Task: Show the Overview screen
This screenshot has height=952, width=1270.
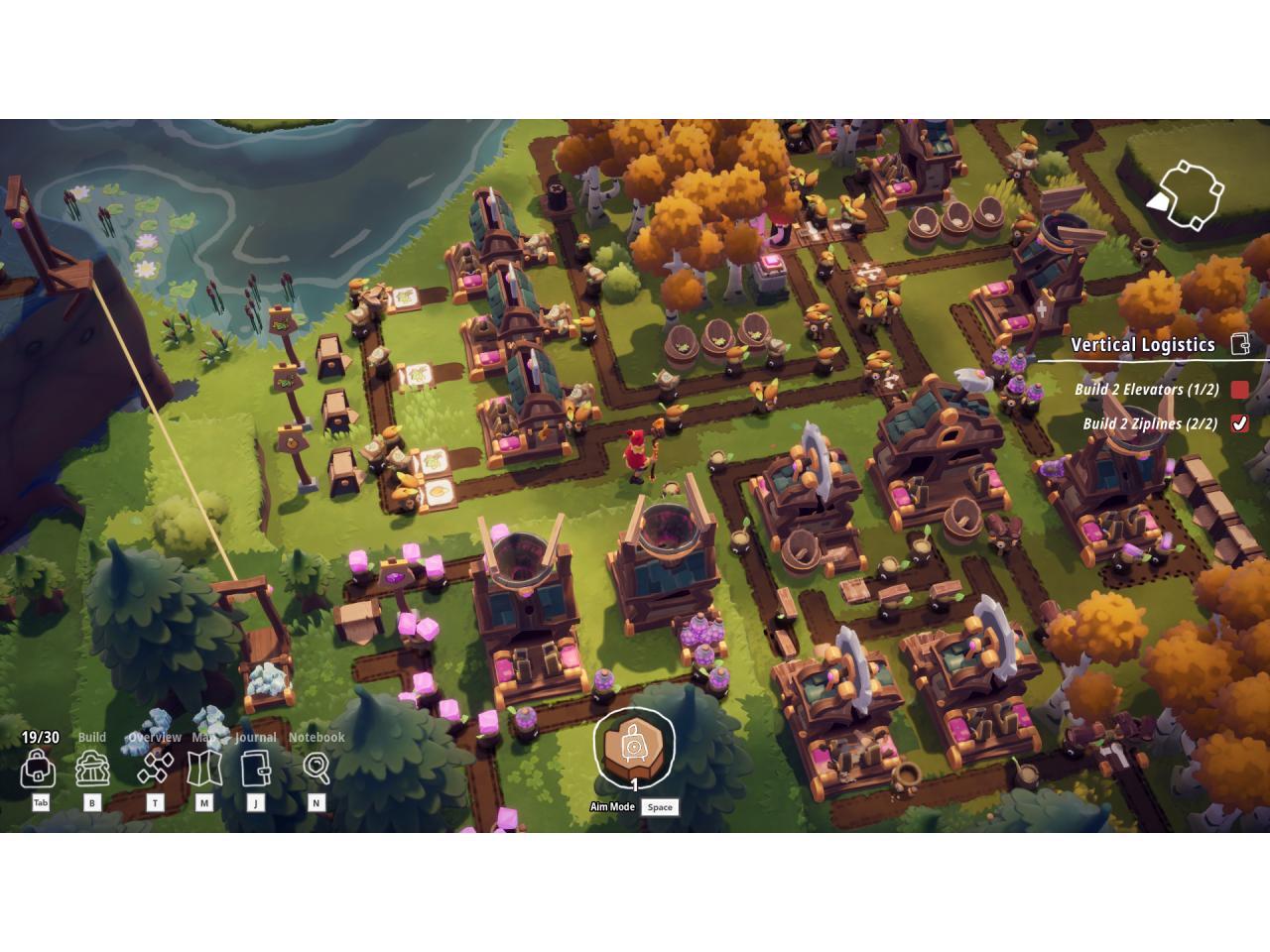Action: click(x=155, y=768)
